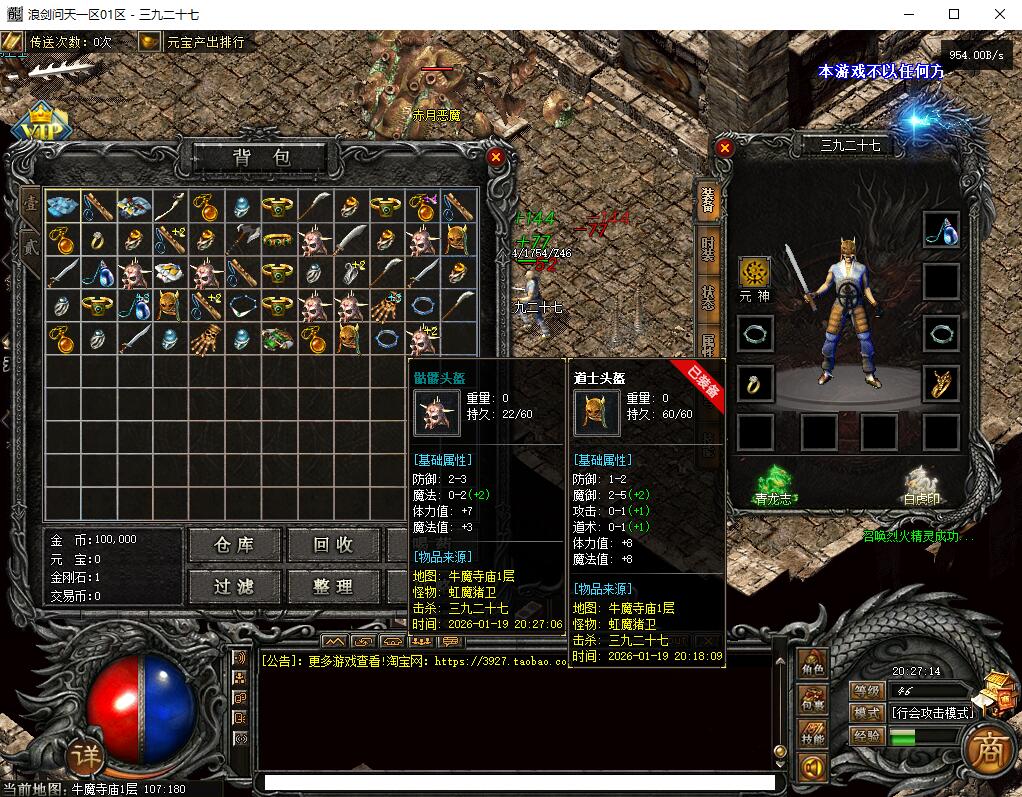Open the 白虎印 white tiger icon
The height and width of the screenshot is (797, 1022).
922,480
